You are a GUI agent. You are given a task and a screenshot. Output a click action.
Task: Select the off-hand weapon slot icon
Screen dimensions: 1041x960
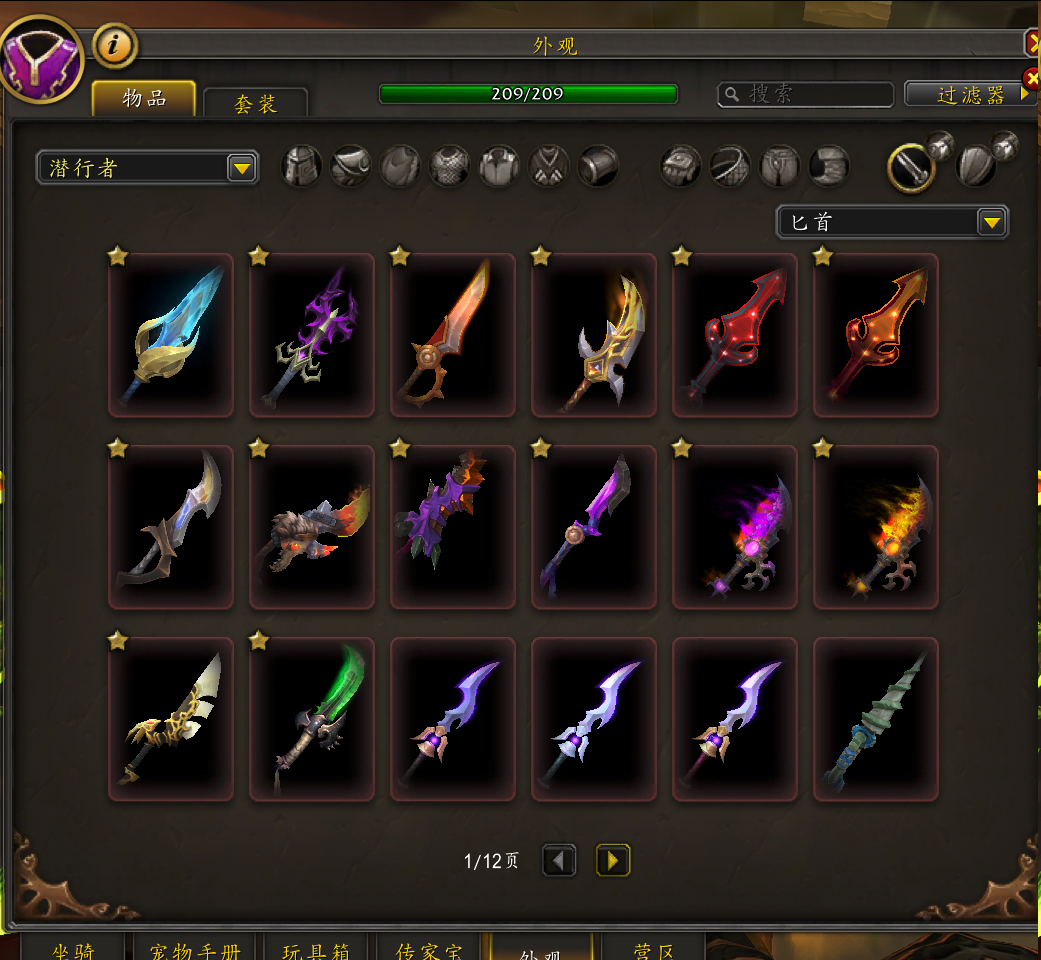click(x=976, y=166)
